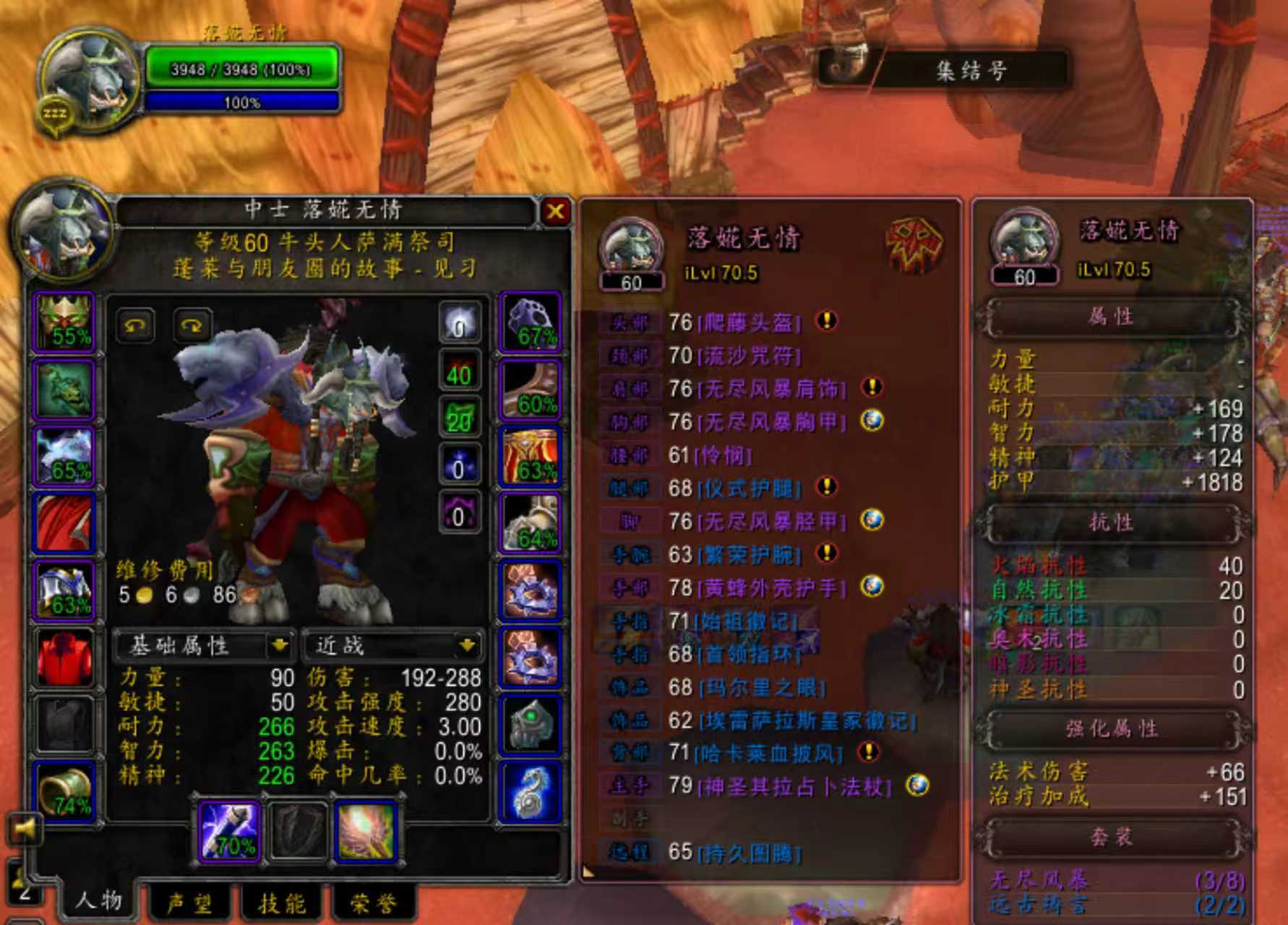The image size is (1288, 925).
Task: Rotate the character model left
Action: [135, 326]
